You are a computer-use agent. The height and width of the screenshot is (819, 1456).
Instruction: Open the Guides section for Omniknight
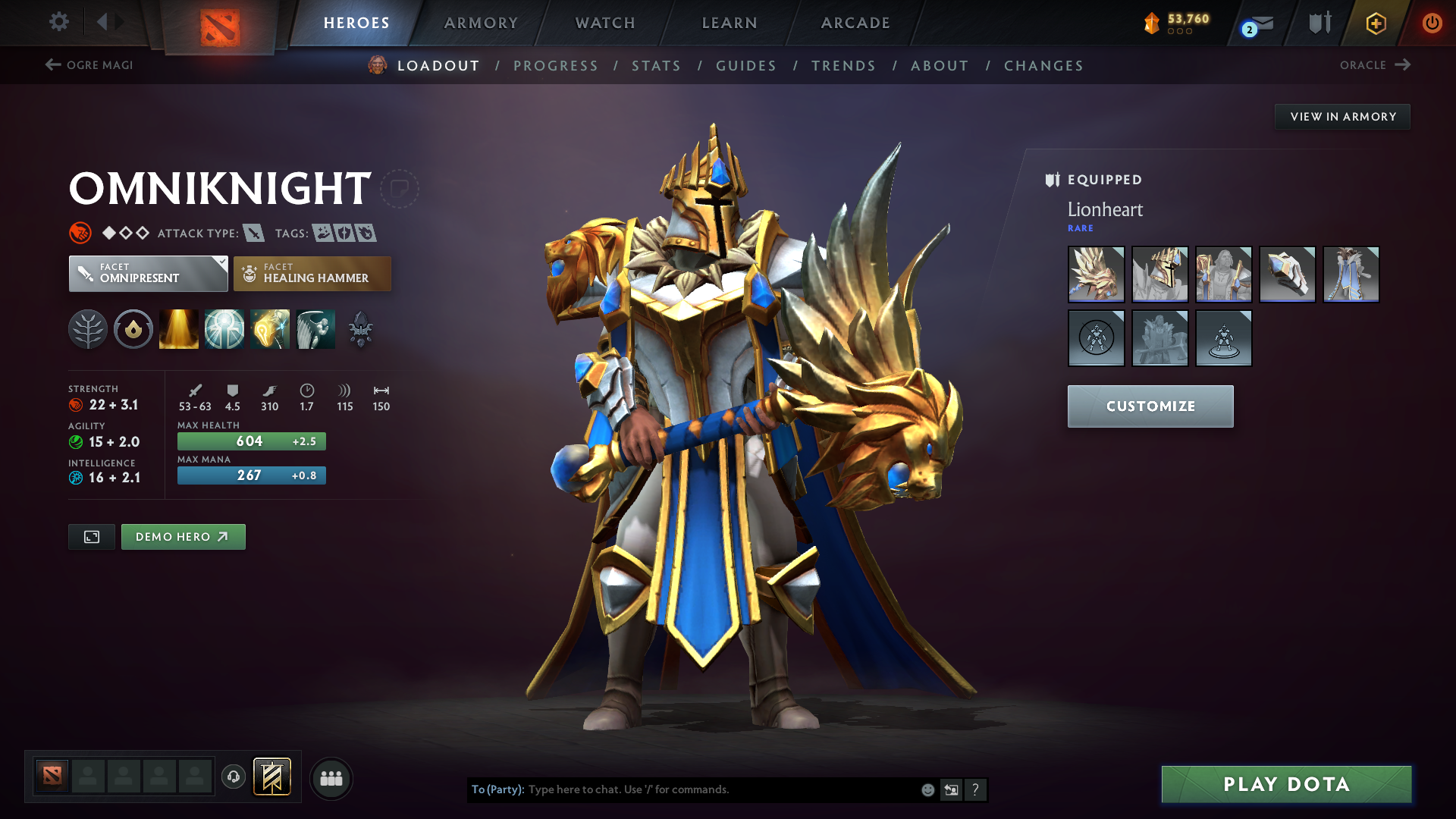tap(746, 66)
